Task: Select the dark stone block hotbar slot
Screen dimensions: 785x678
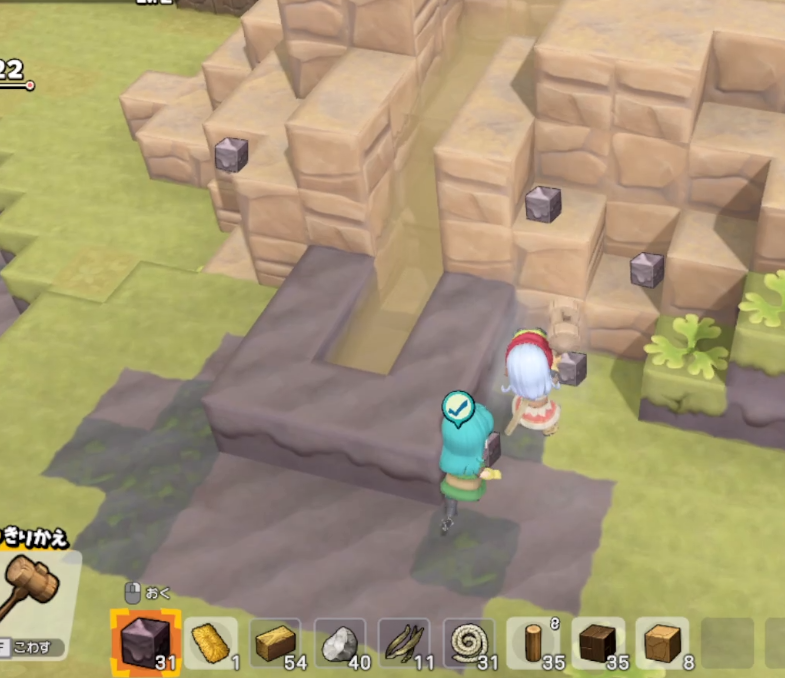Action: click(145, 641)
